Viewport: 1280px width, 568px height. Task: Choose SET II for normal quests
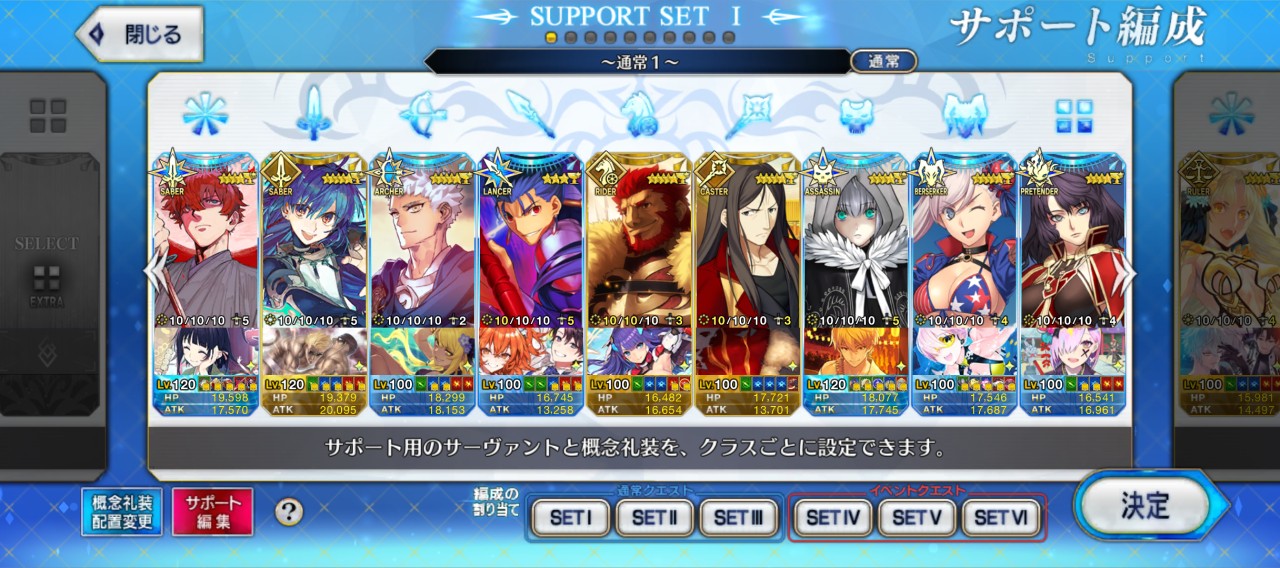tap(655, 518)
